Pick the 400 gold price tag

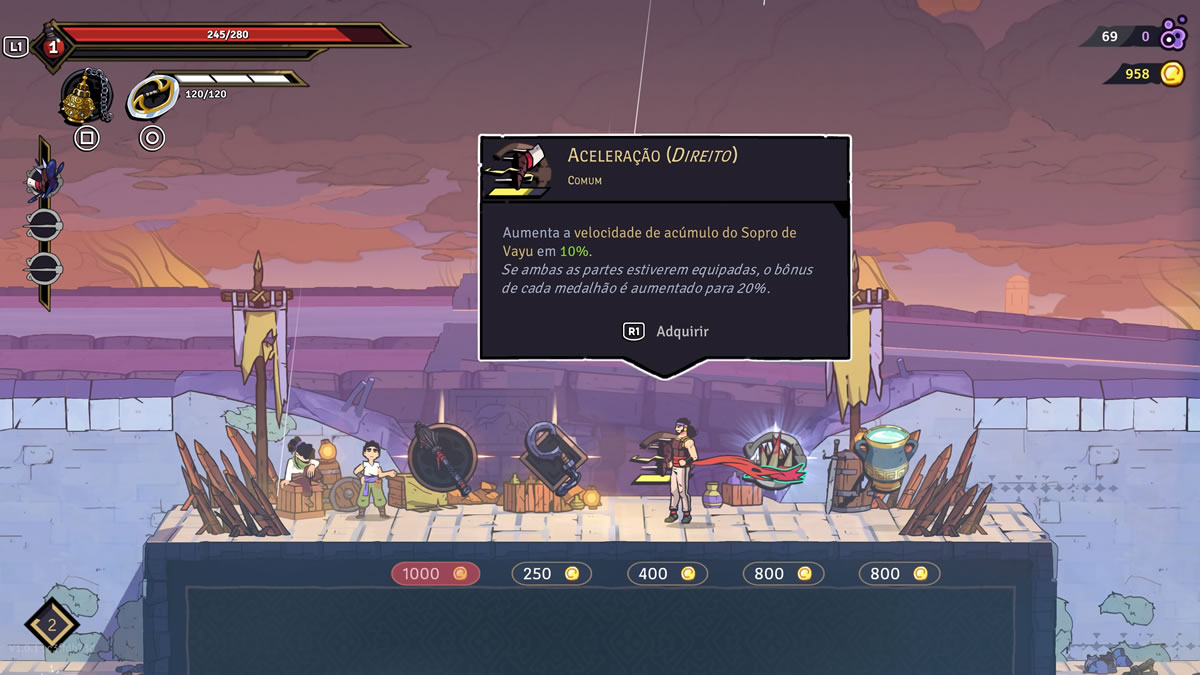click(667, 573)
